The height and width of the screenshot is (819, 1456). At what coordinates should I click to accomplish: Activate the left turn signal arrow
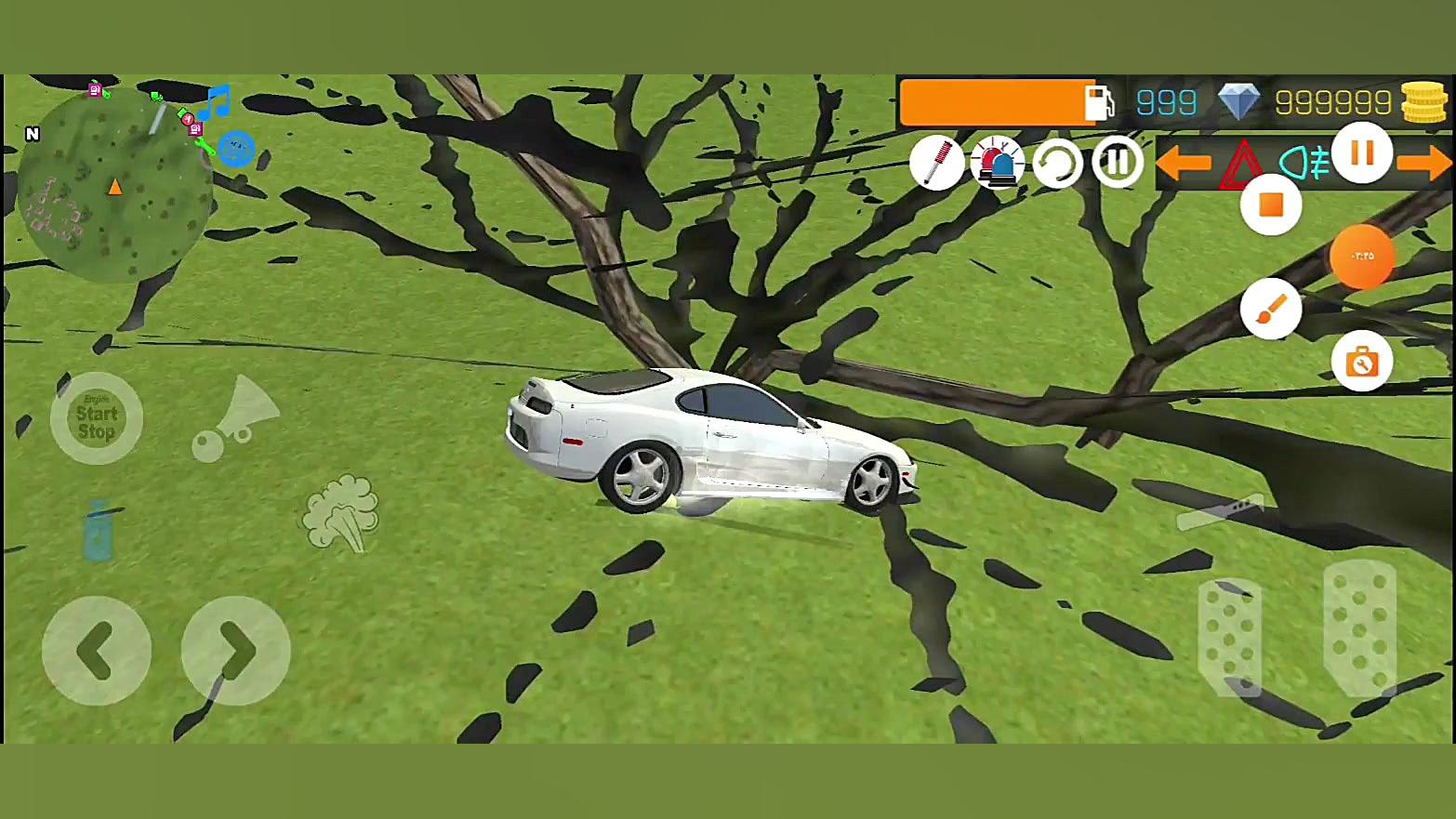tap(1183, 164)
